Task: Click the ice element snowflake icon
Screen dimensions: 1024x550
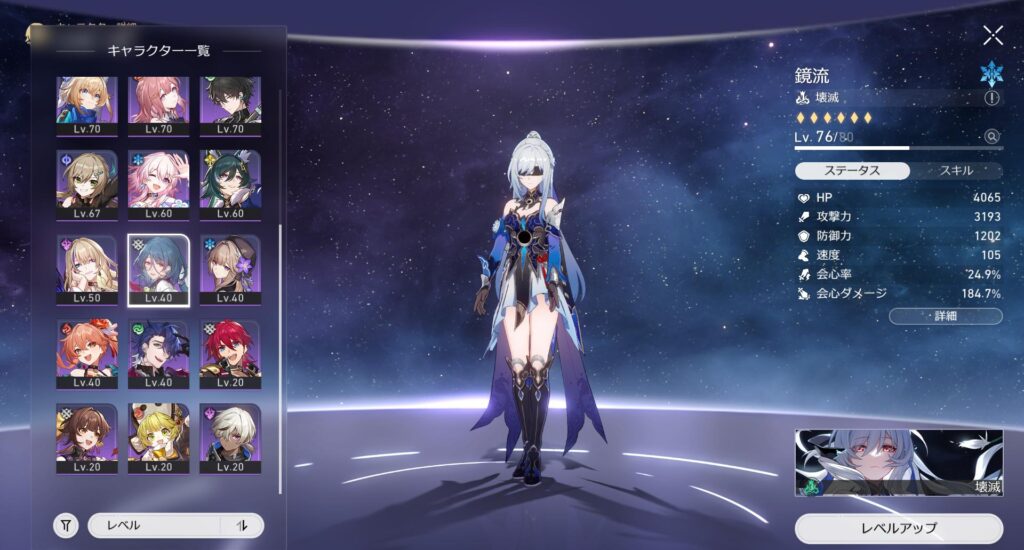Action: [990, 73]
